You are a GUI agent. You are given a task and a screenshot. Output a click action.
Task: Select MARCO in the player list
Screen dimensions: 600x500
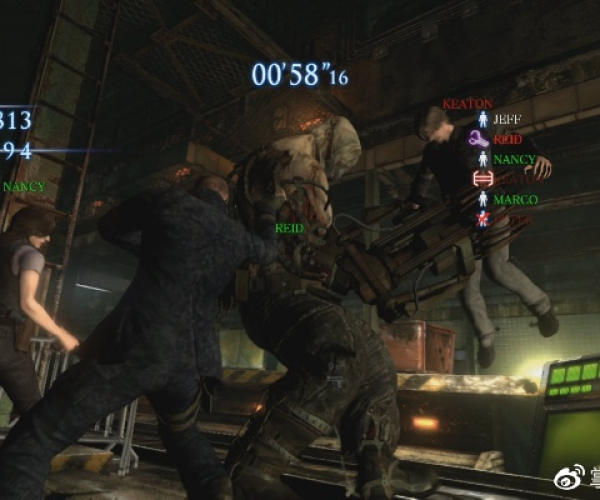tap(515, 199)
